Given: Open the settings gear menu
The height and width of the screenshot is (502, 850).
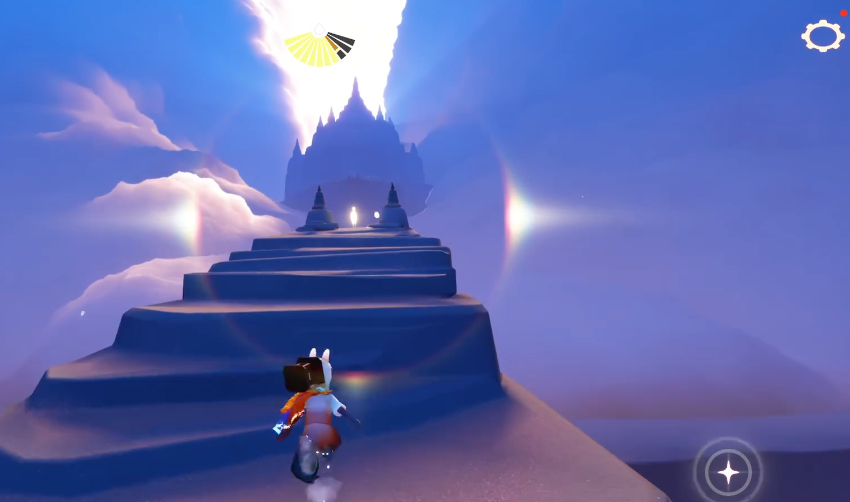Looking at the screenshot, I should pos(822,37).
